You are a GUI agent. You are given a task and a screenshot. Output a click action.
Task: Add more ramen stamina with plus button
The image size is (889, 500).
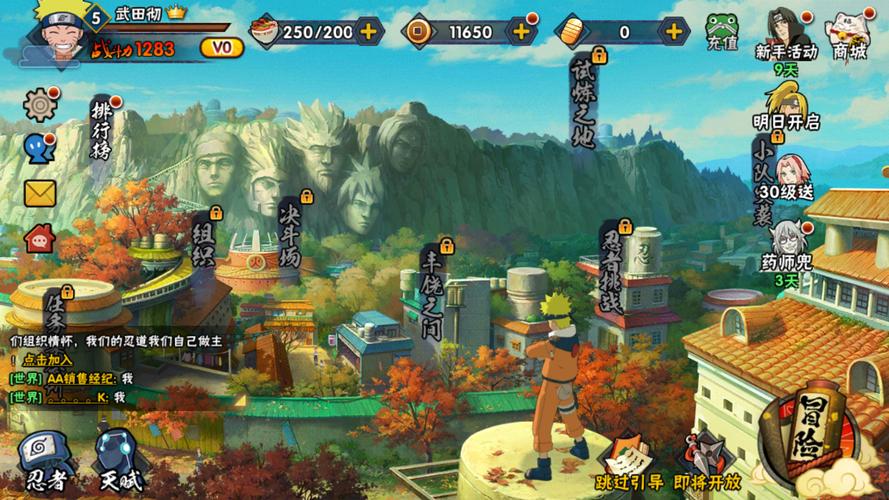pos(369,31)
